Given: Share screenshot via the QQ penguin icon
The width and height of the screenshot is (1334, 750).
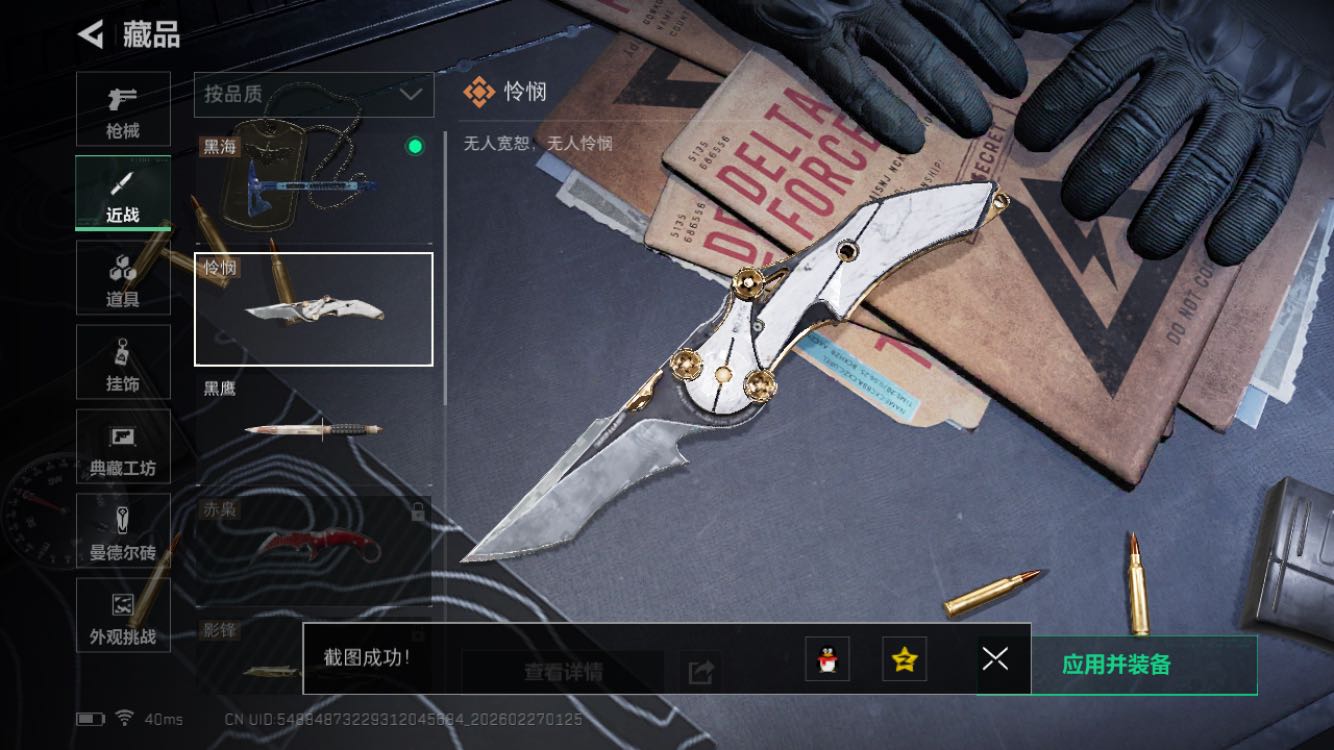Looking at the screenshot, I should [x=827, y=659].
